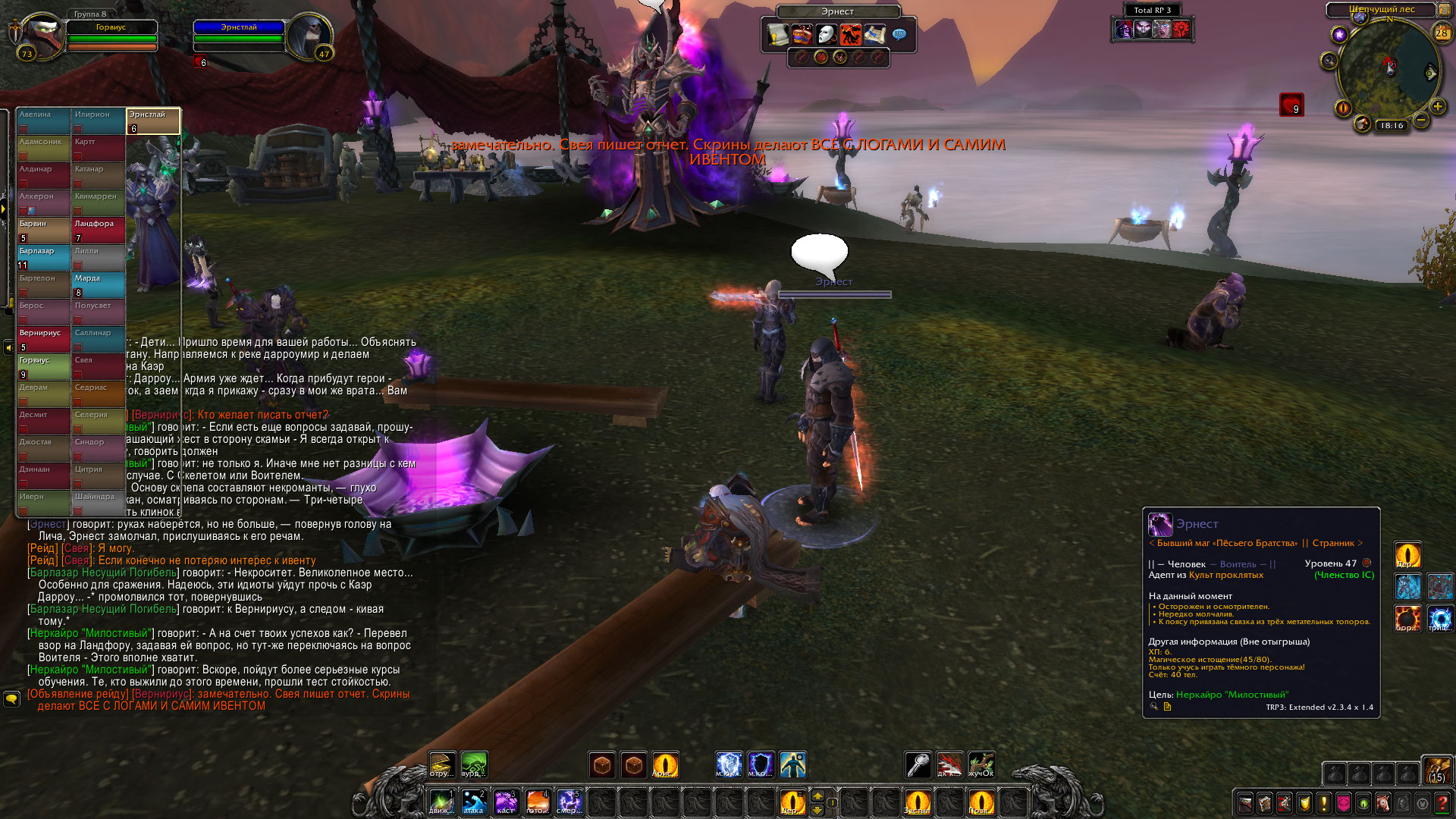This screenshot has height=819, width=1456.
Task: Click the silver key action button
Action: coord(918,764)
